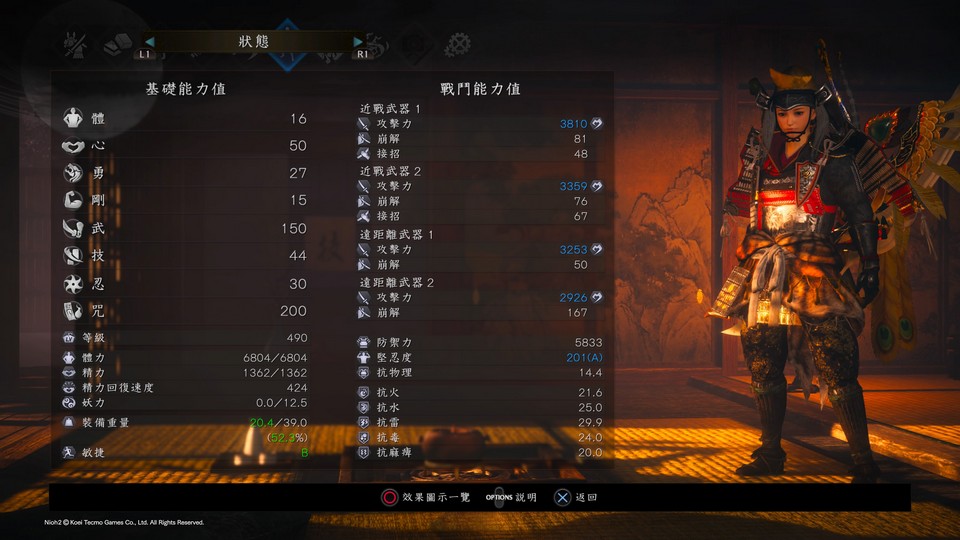Highlight the 裝備重量 equipment weight row
The width and height of the screenshot is (960, 540).
(x=186, y=423)
